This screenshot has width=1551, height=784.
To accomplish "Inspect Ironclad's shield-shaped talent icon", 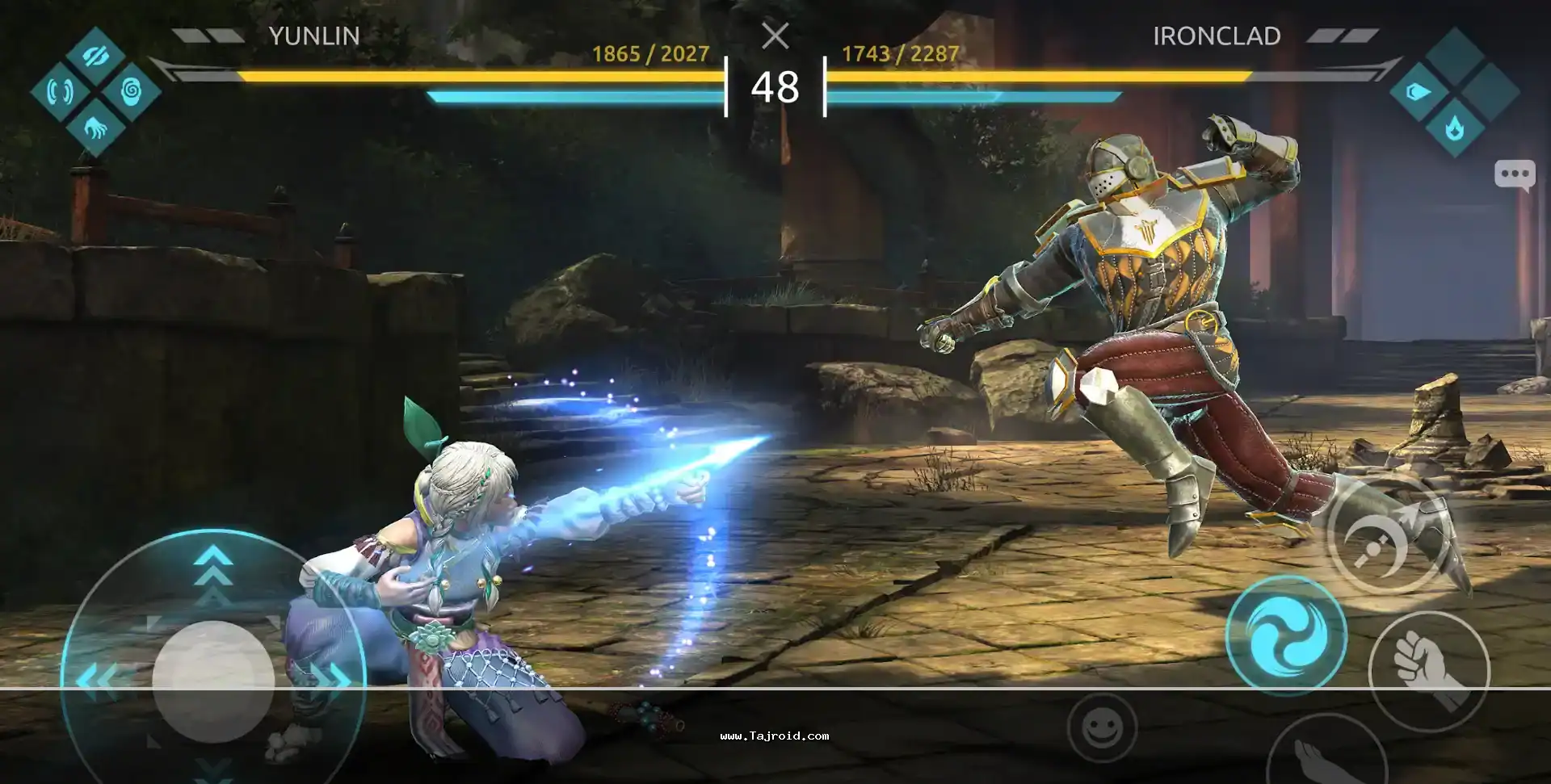I will [1419, 91].
